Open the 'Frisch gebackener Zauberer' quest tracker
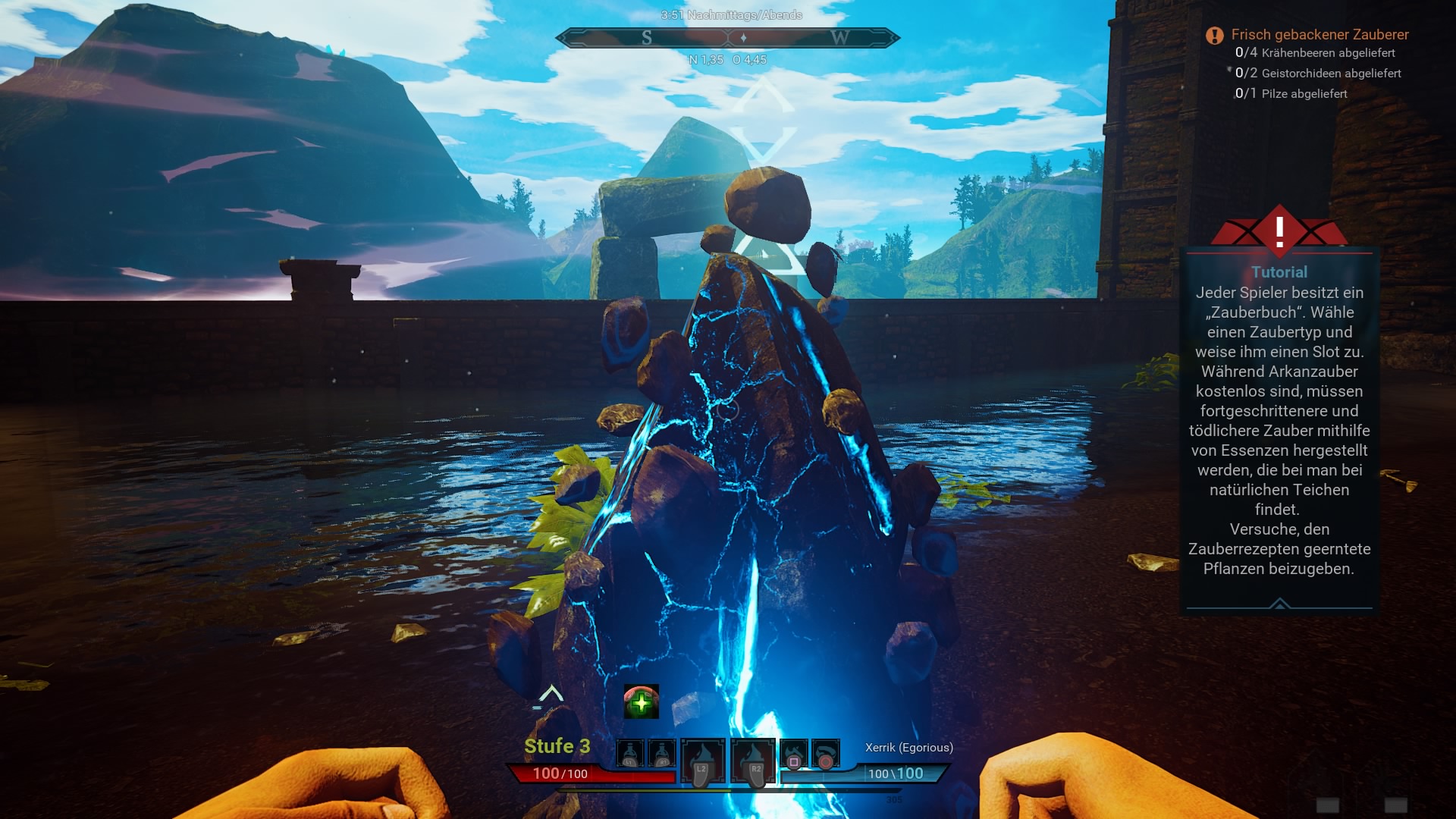The height and width of the screenshot is (819, 1456). (x=1319, y=35)
